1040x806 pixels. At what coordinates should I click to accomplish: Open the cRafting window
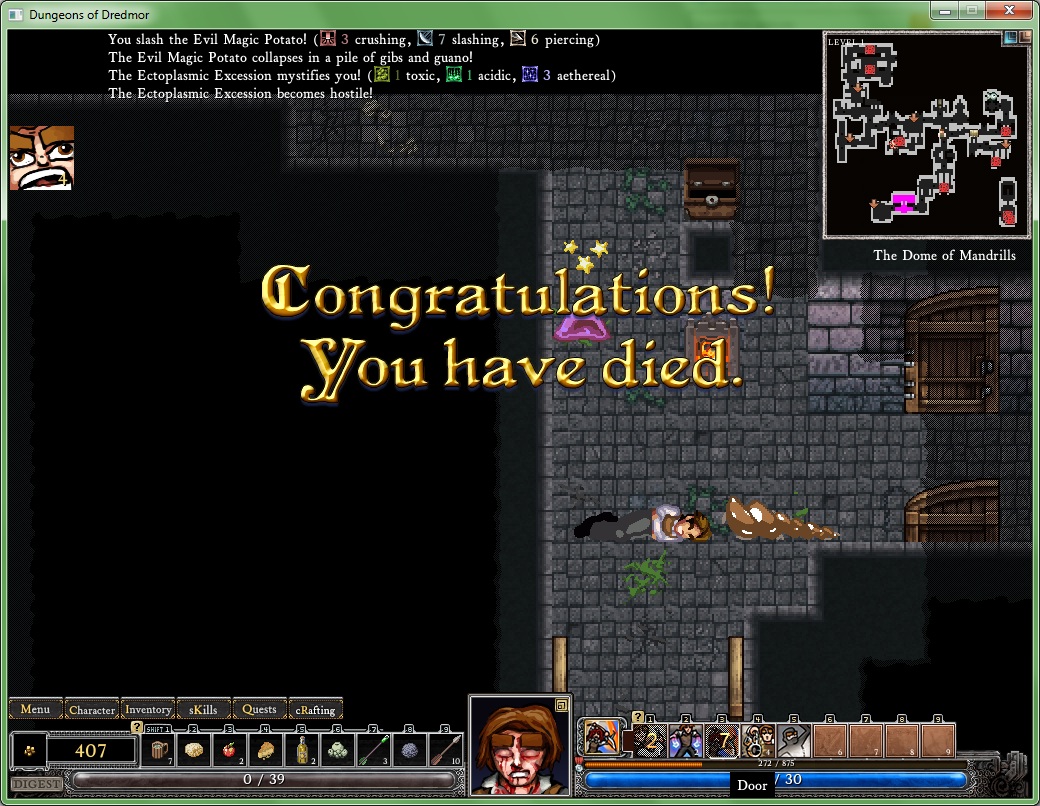pos(315,709)
